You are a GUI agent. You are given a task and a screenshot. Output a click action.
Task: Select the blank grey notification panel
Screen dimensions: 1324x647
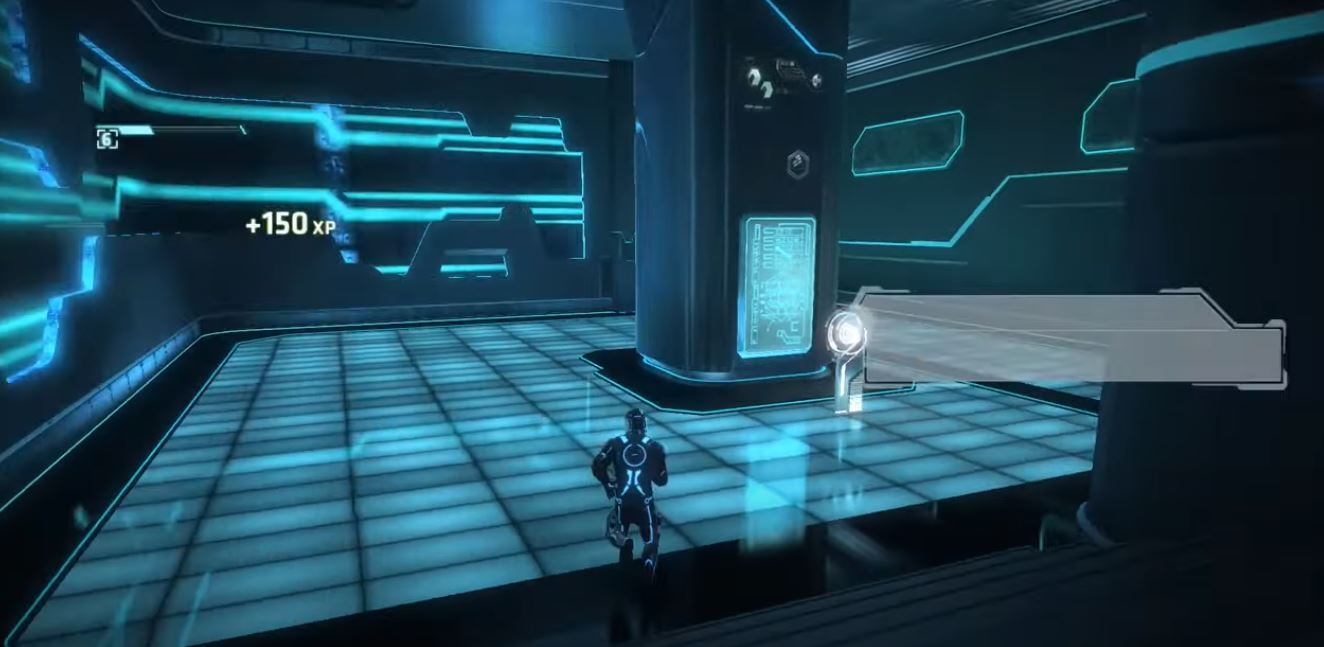(x=1070, y=340)
